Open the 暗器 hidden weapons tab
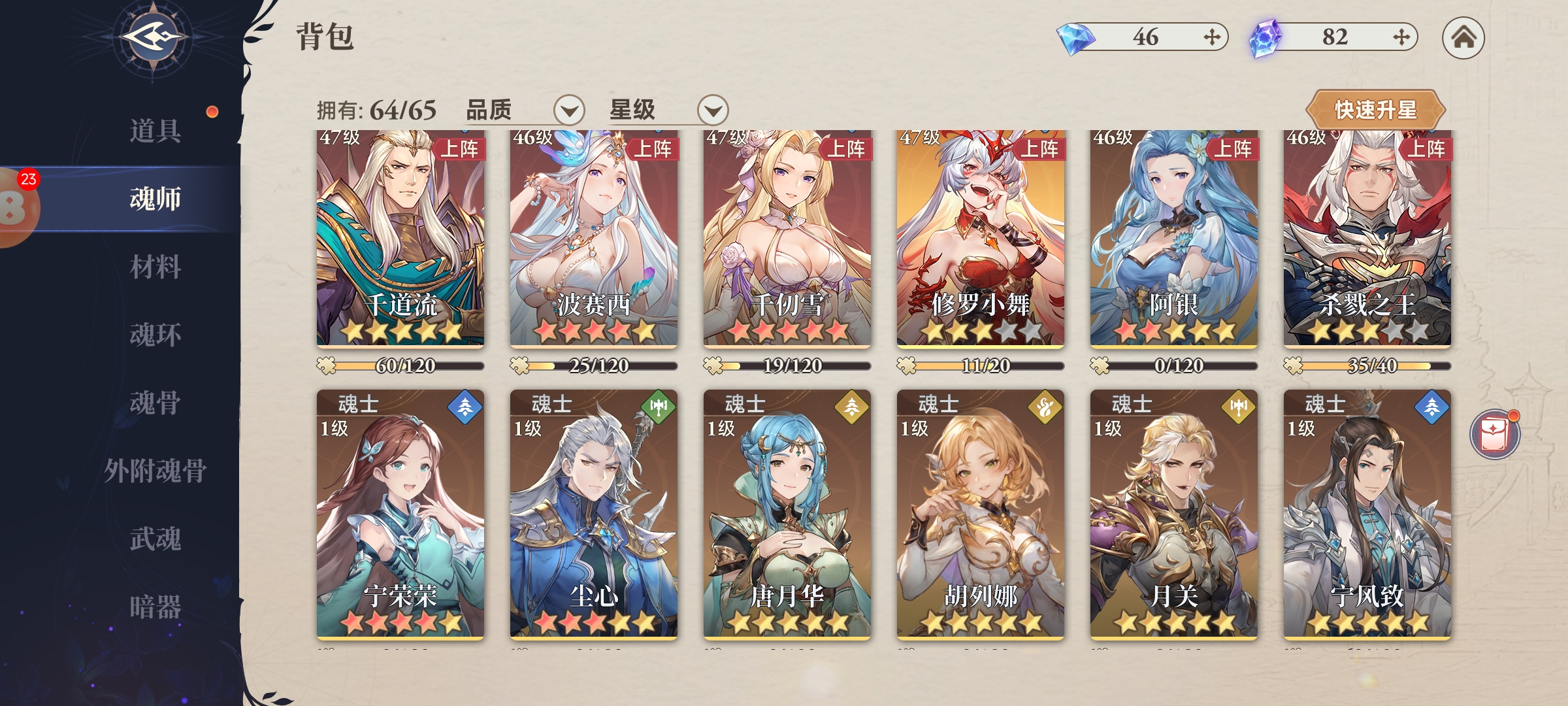 click(155, 607)
